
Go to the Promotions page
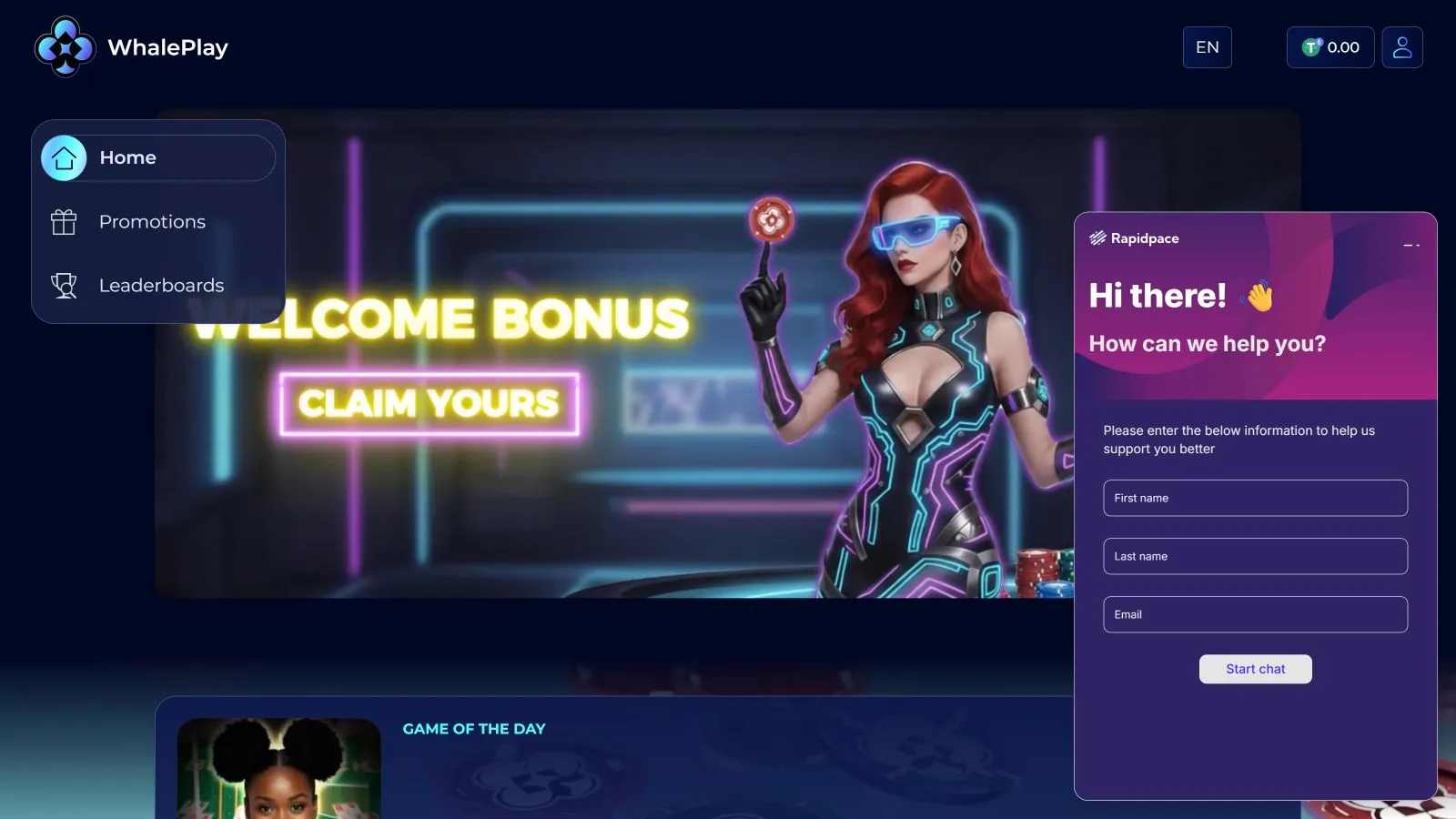pyautogui.click(x=152, y=222)
